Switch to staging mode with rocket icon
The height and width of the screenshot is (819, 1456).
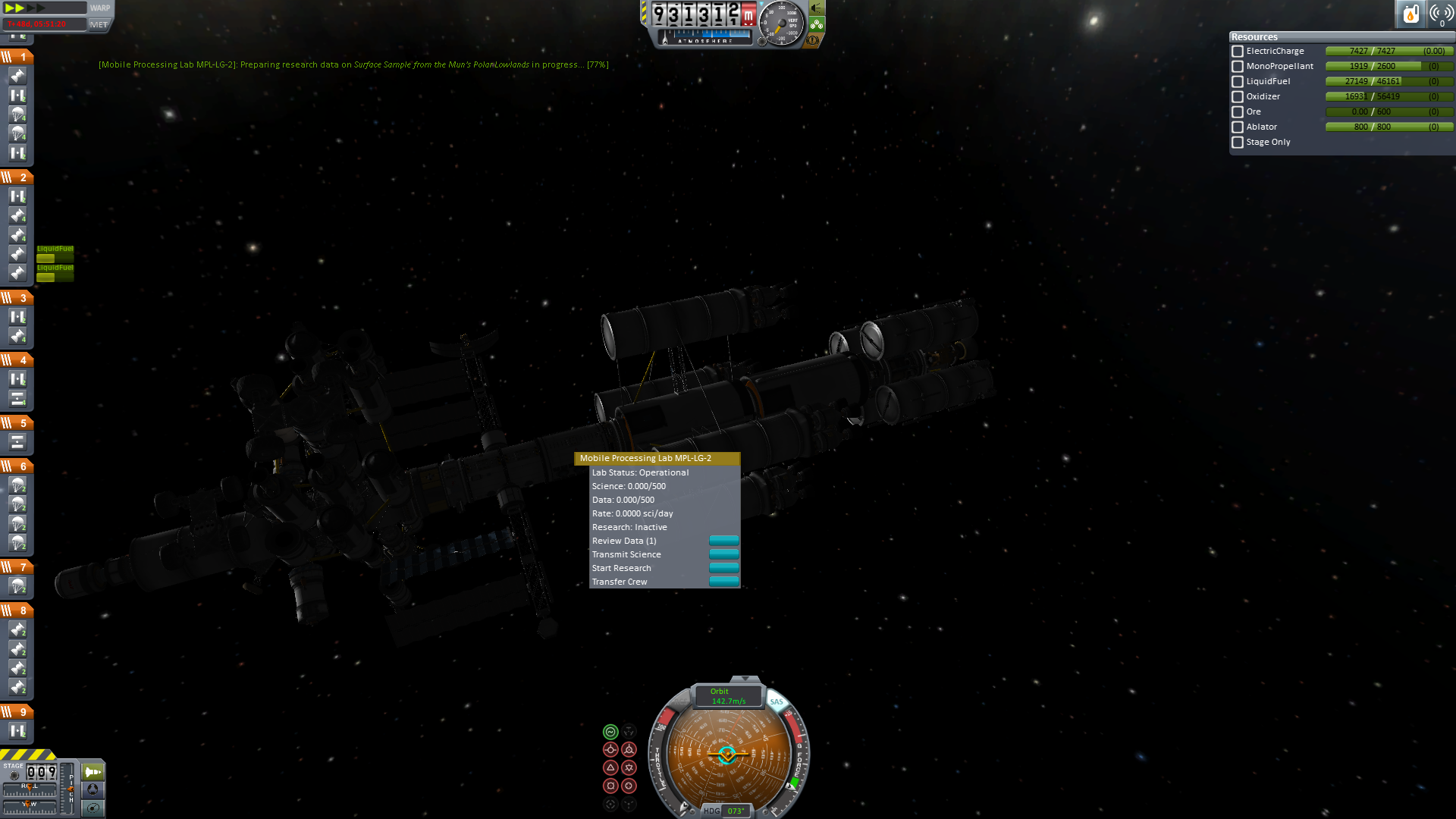click(x=93, y=772)
